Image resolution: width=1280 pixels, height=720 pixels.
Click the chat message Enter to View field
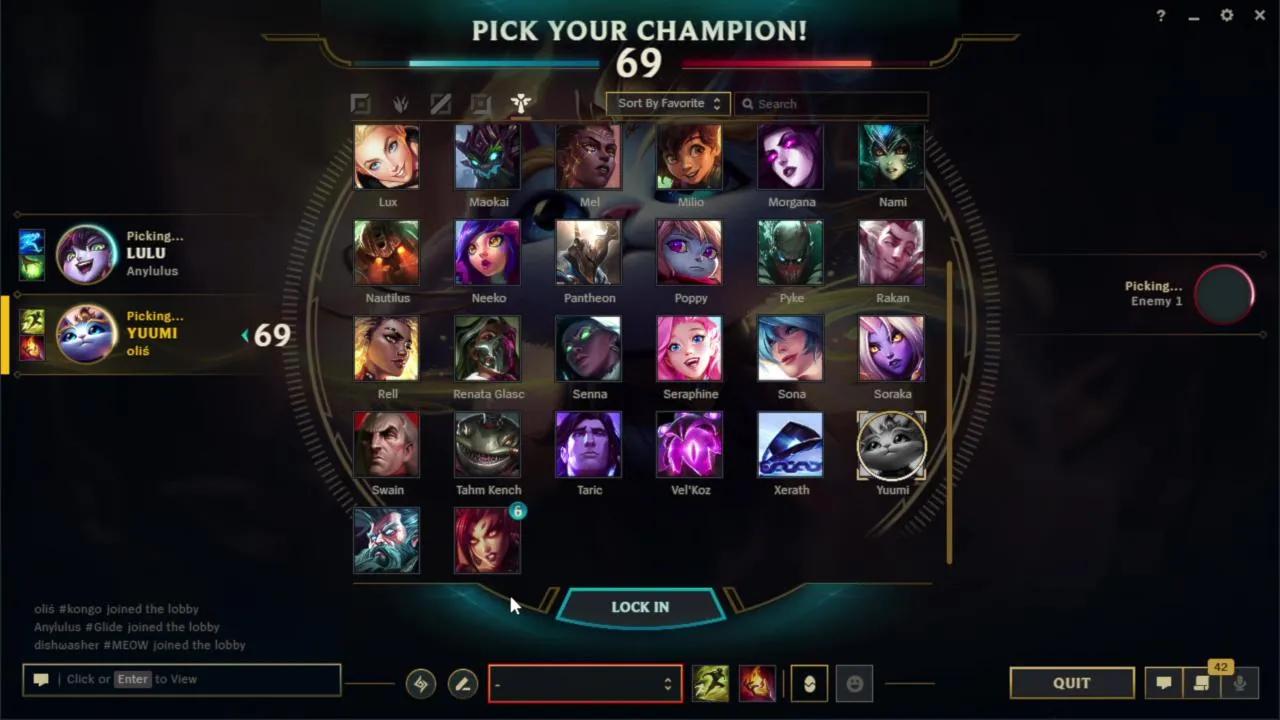(x=180, y=679)
